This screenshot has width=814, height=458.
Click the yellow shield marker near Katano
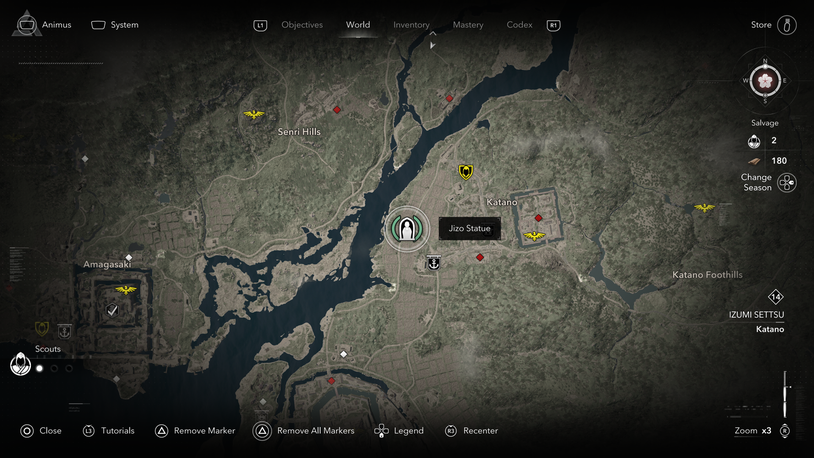coord(466,172)
